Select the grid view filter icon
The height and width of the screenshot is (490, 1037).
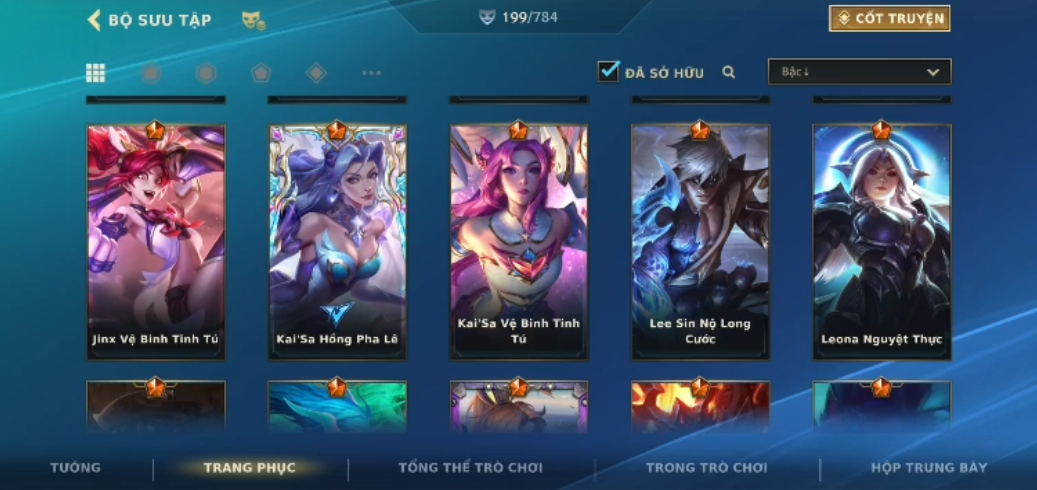pos(96,73)
